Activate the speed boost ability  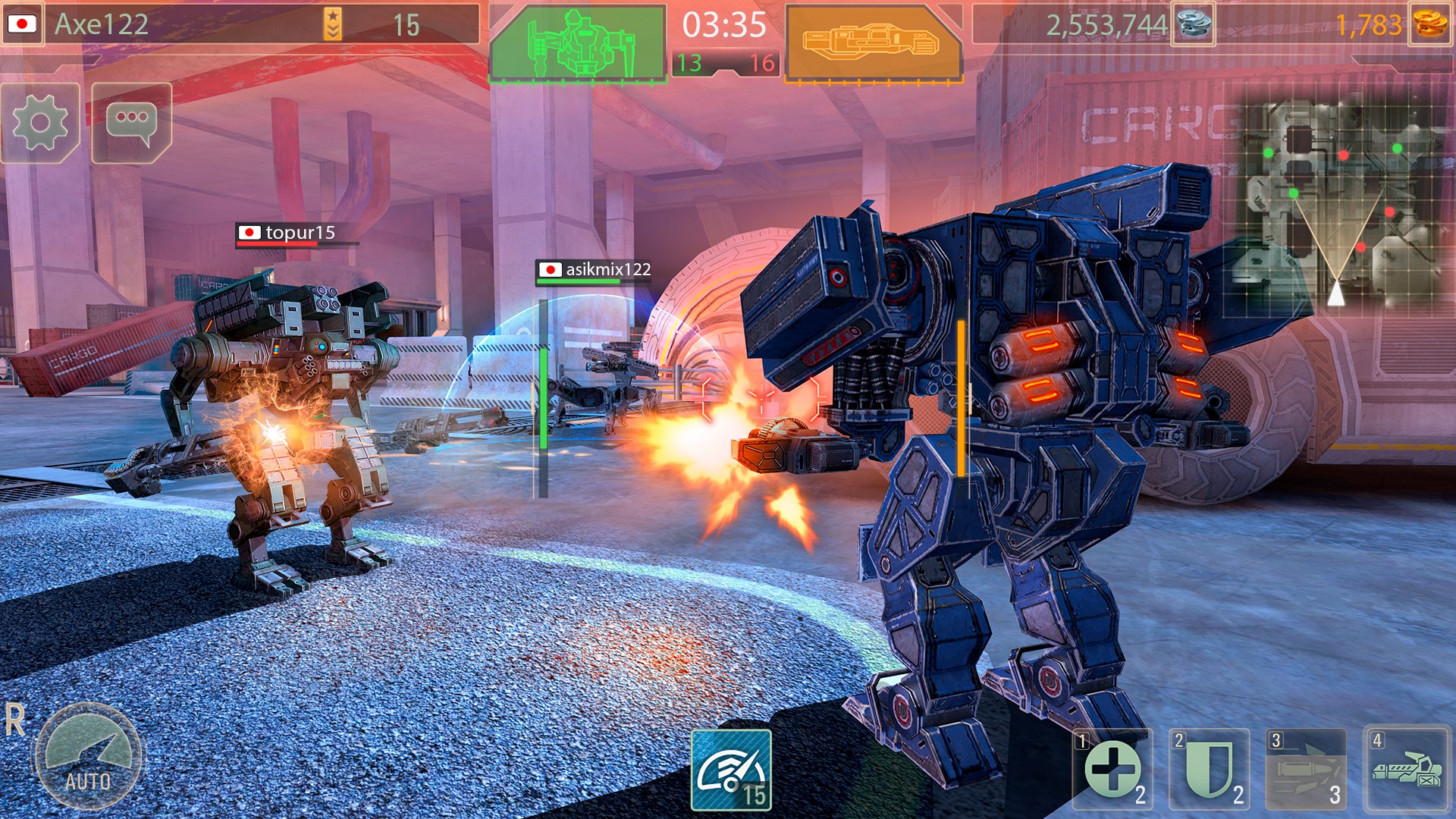click(x=732, y=770)
